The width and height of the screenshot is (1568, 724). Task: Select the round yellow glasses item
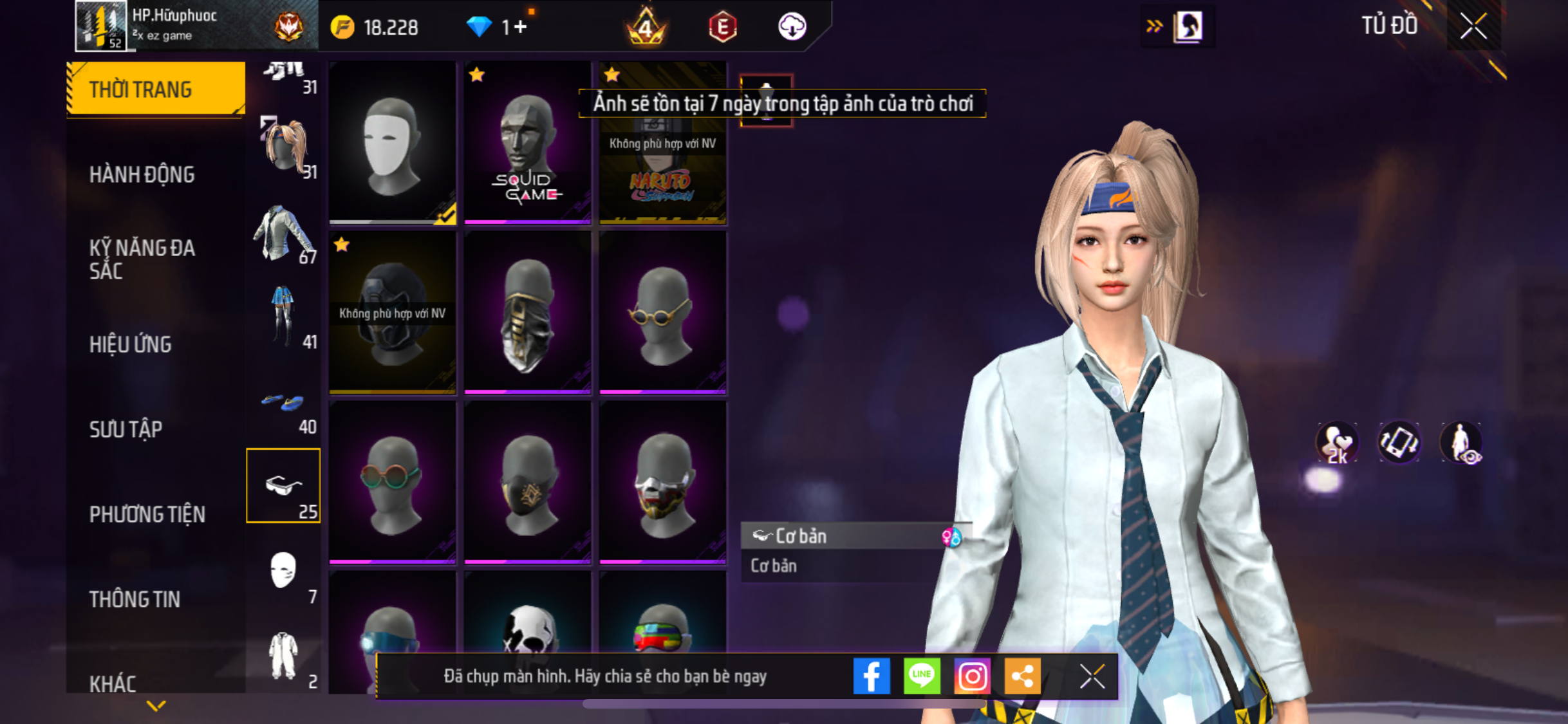click(662, 313)
